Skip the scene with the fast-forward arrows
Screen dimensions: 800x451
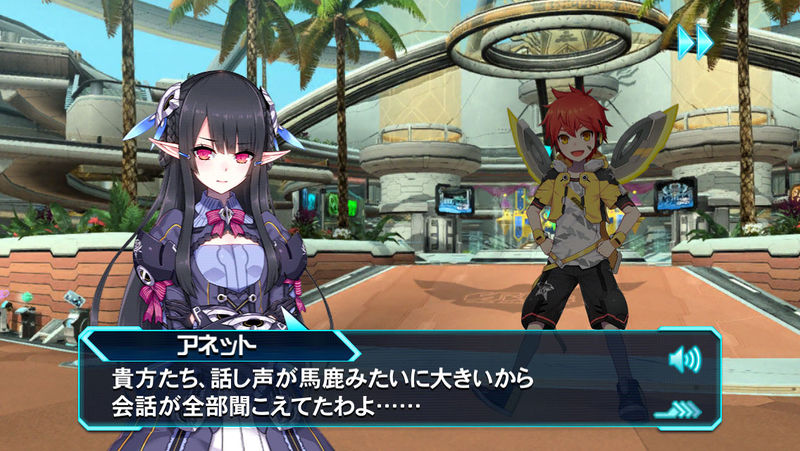click(x=695, y=42)
